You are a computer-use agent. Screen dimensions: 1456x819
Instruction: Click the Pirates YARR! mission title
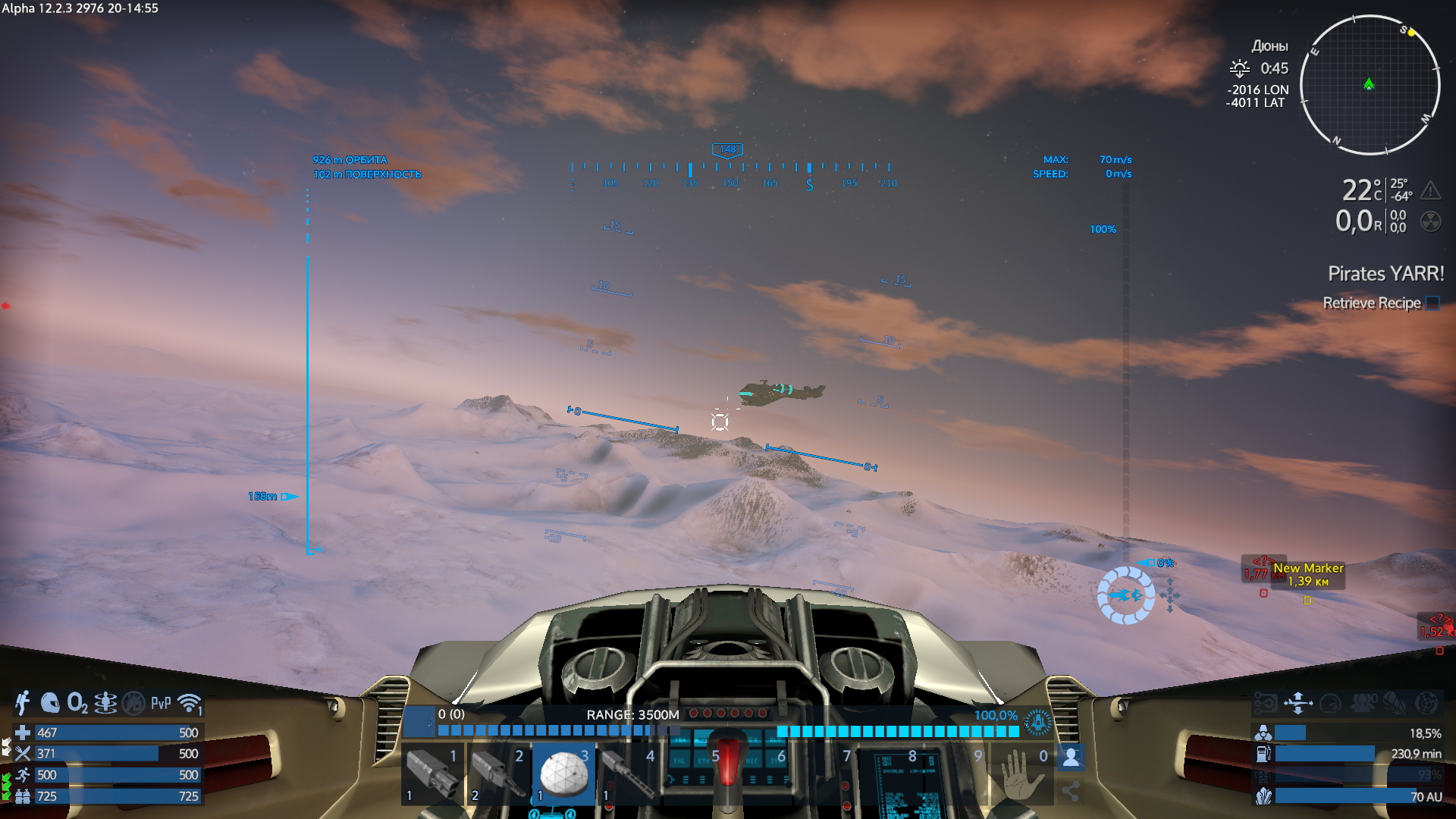[1385, 274]
